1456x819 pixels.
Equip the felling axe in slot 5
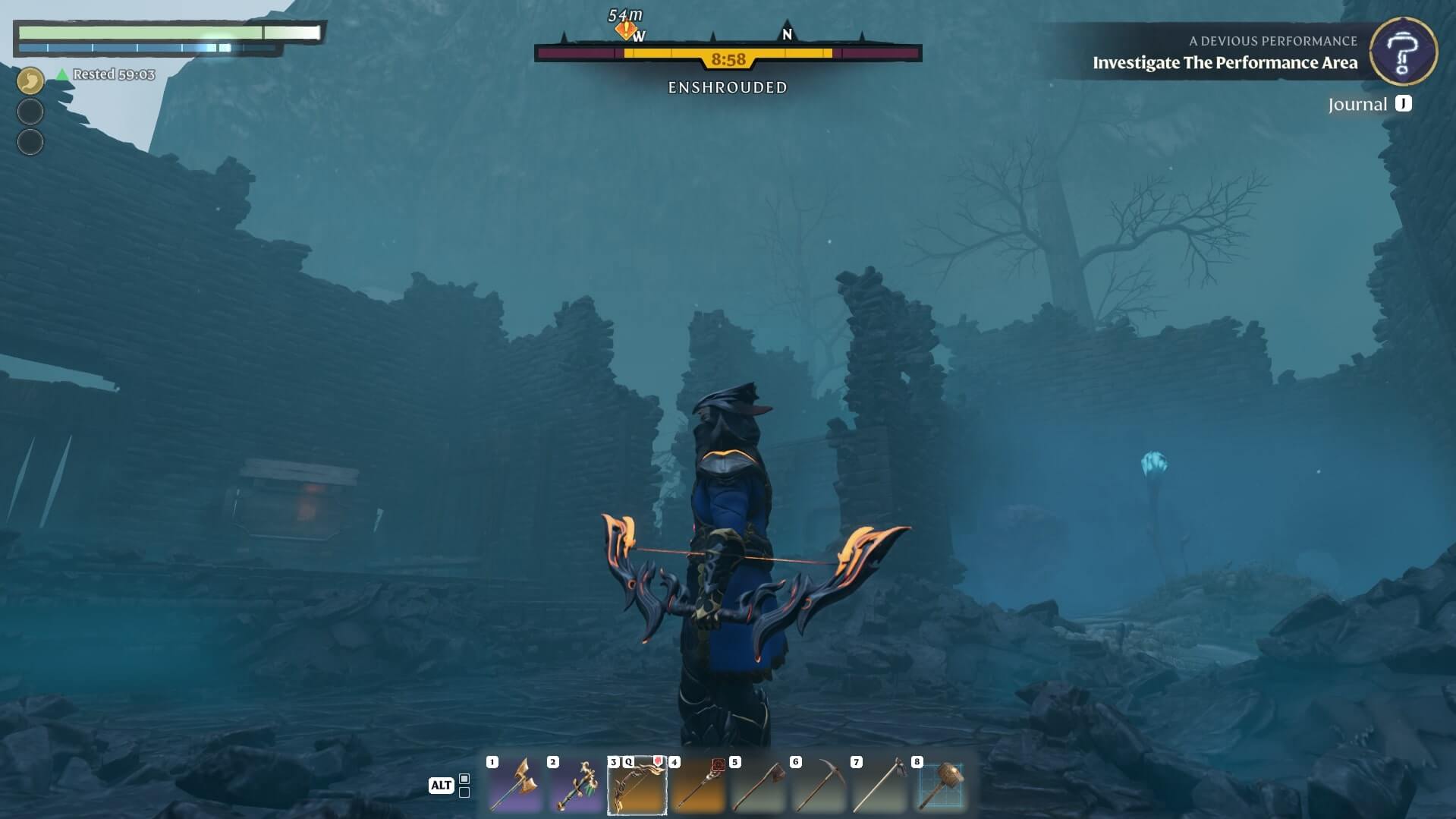759,786
